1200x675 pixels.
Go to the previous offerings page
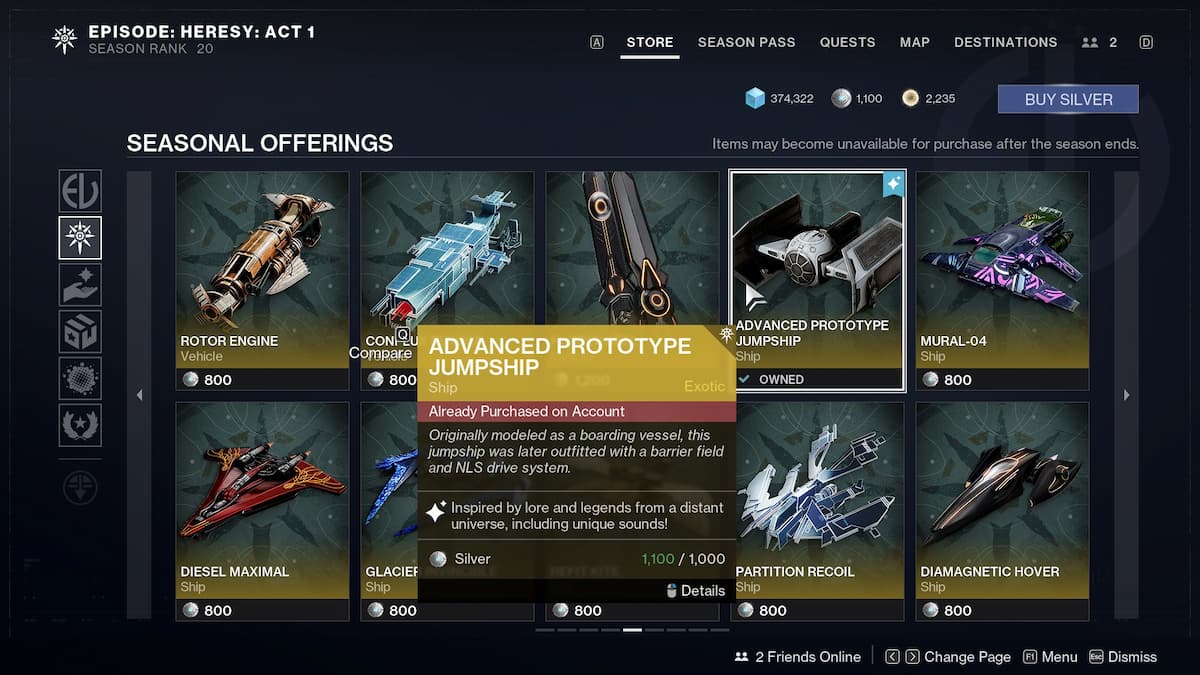tap(139, 395)
